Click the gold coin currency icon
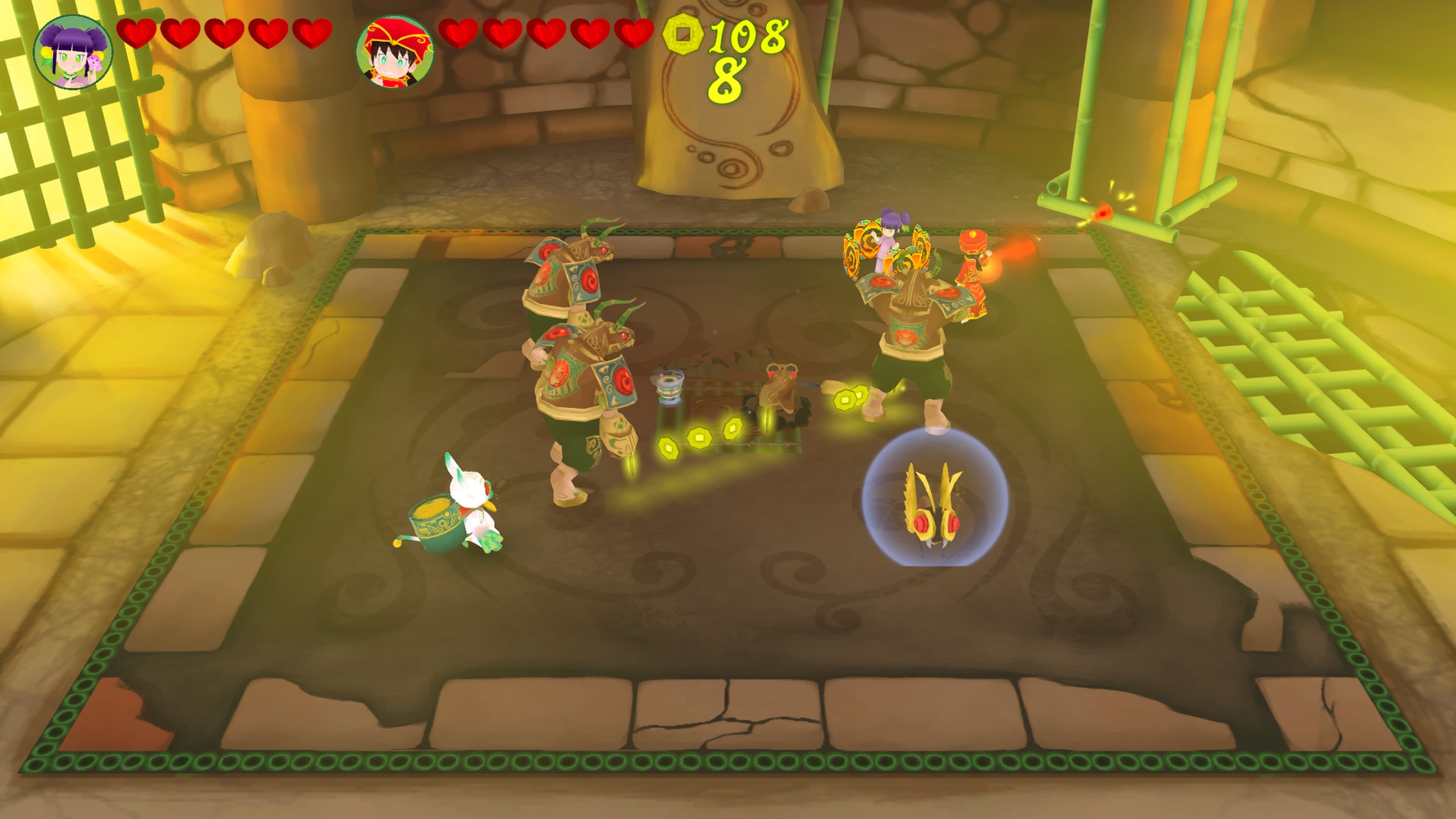 tap(683, 35)
